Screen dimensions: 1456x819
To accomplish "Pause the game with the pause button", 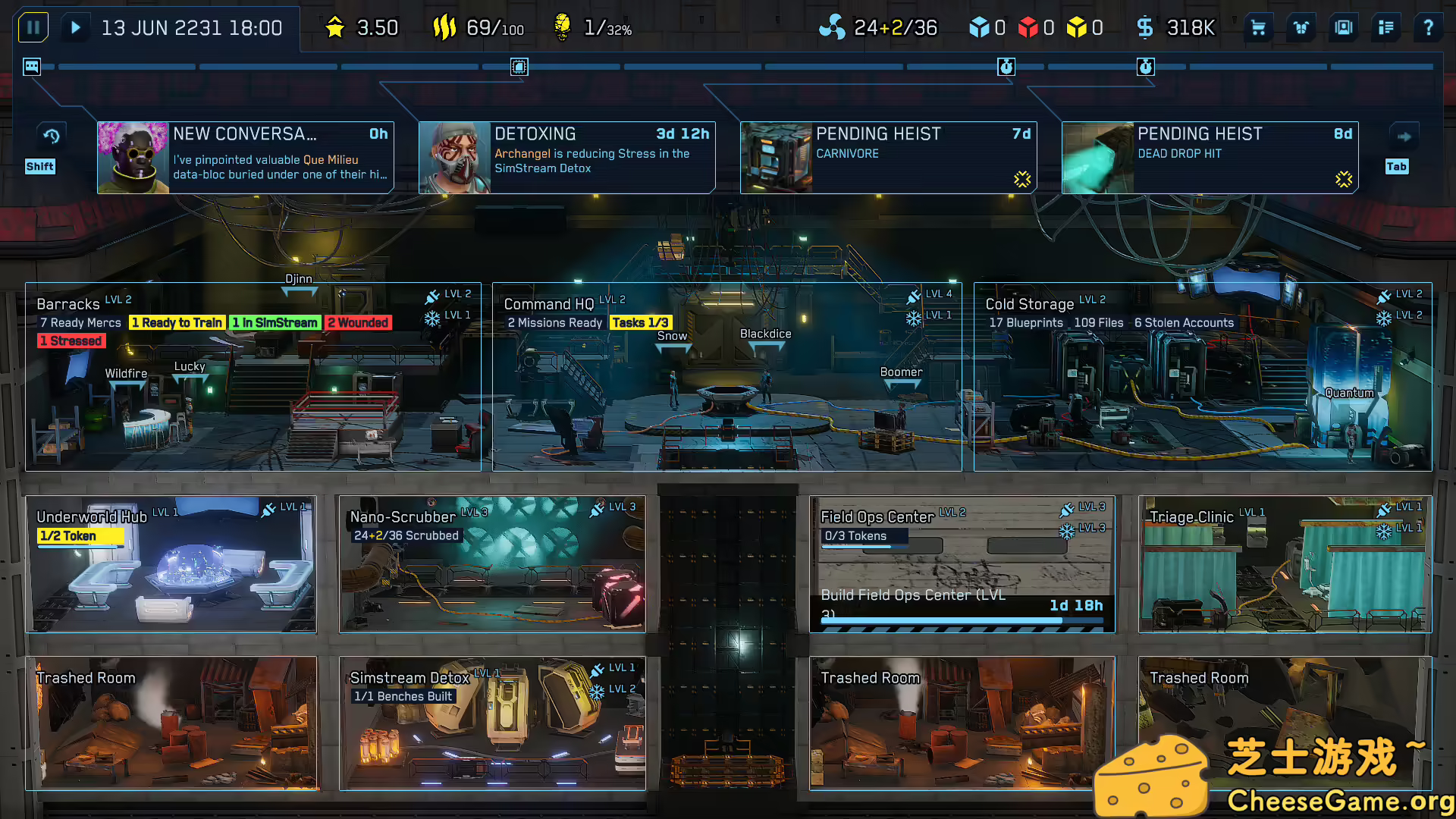I will pos(33,27).
